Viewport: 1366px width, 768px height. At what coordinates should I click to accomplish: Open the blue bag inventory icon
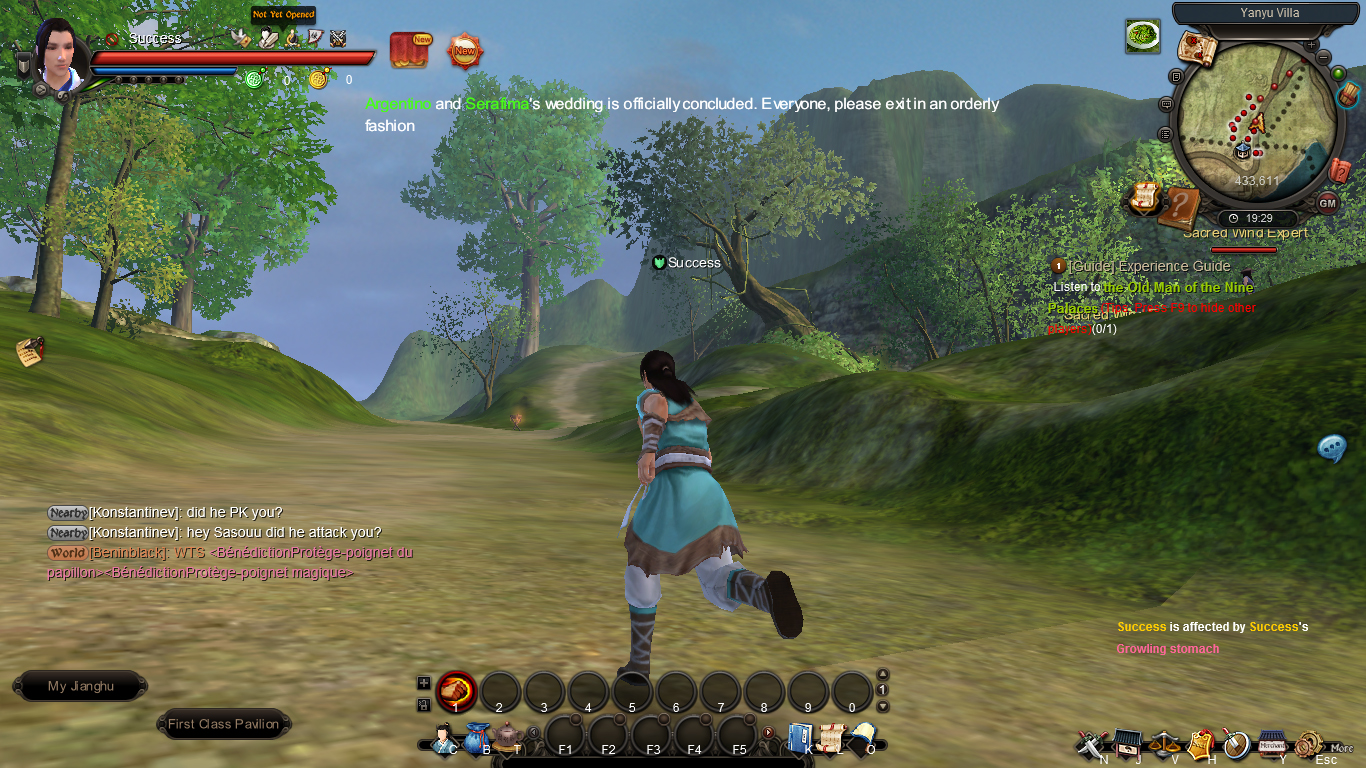(475, 739)
